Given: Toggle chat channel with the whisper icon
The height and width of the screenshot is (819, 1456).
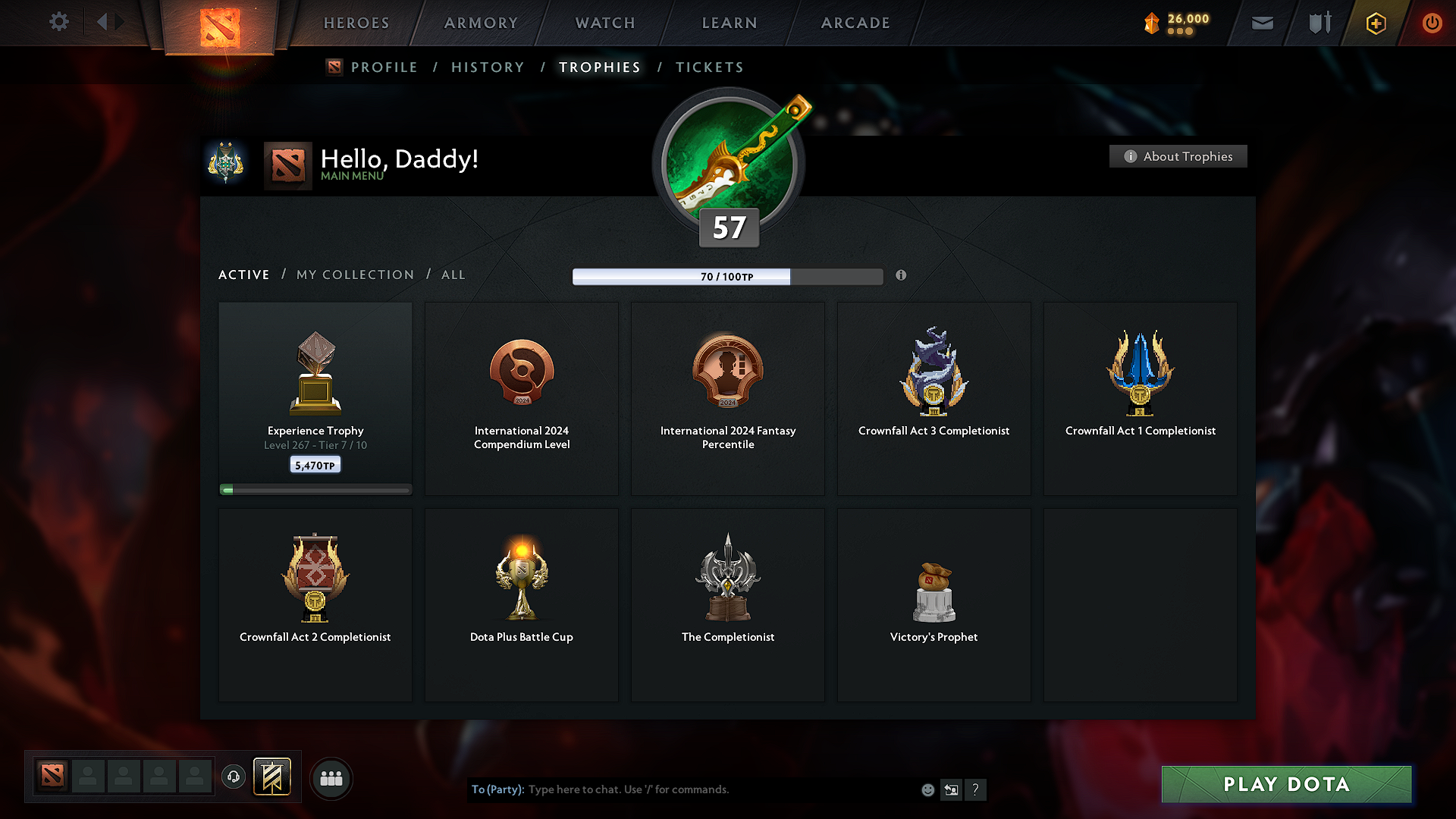Looking at the screenshot, I should [x=952, y=789].
